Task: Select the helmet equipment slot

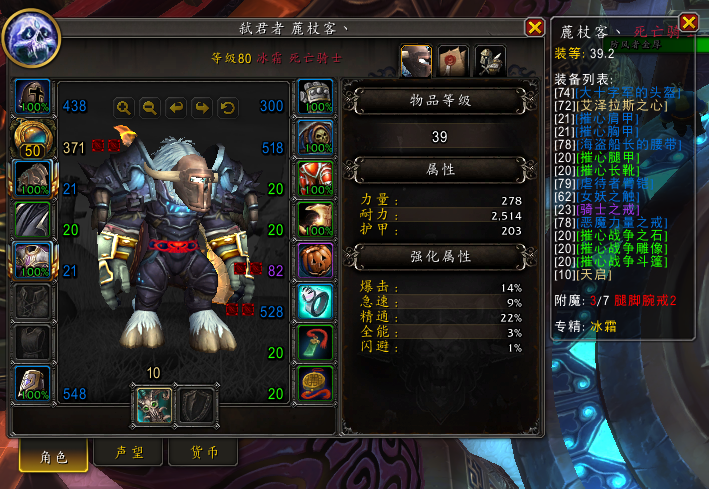Action: click(x=36, y=100)
